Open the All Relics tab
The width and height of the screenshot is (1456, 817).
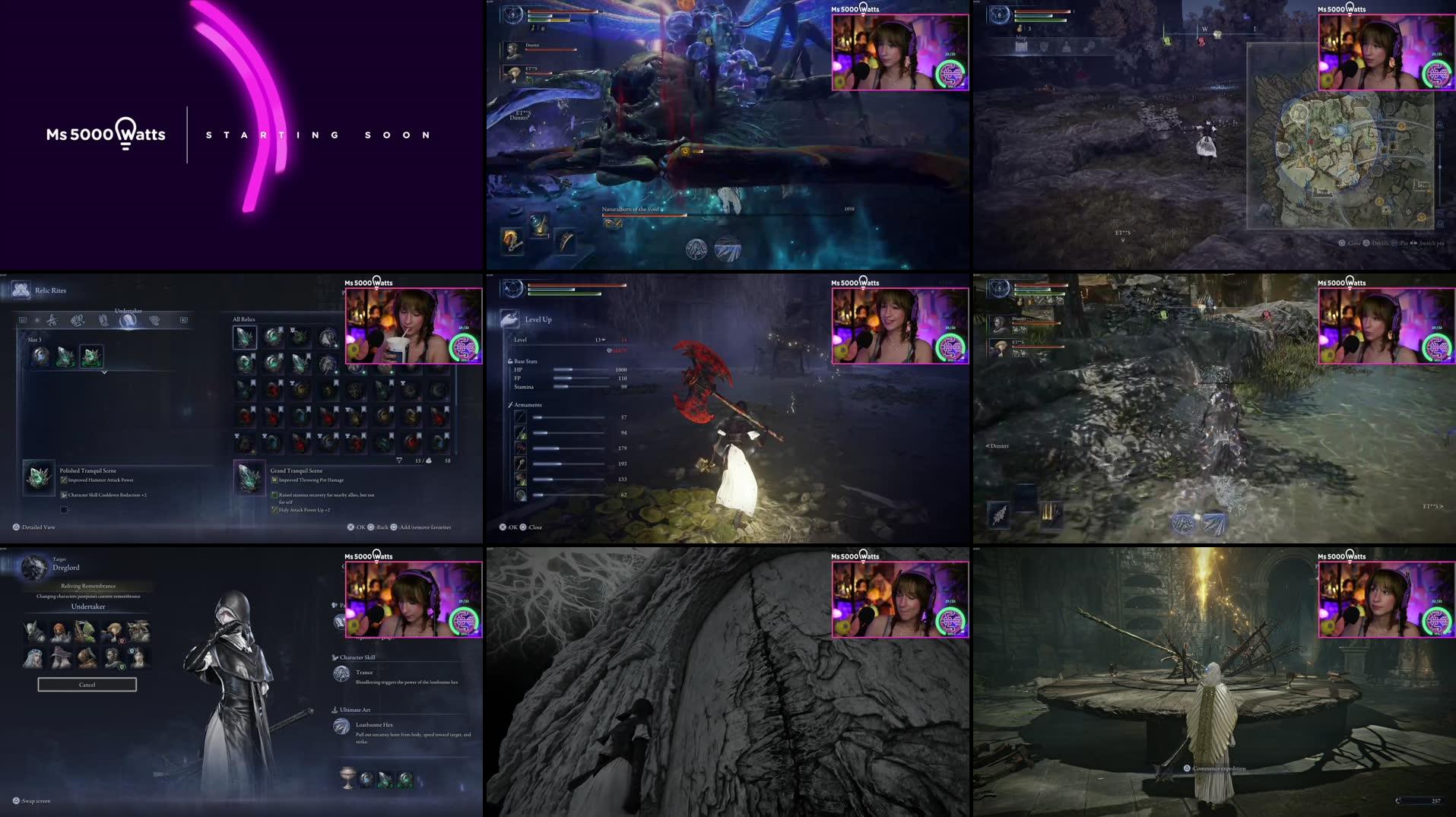tap(244, 319)
